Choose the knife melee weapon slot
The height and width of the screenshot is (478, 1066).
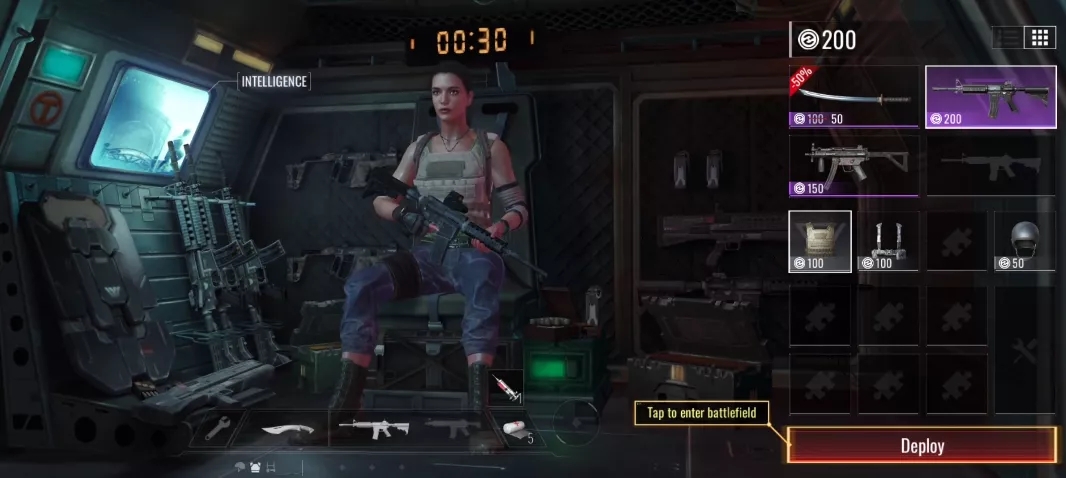point(286,430)
